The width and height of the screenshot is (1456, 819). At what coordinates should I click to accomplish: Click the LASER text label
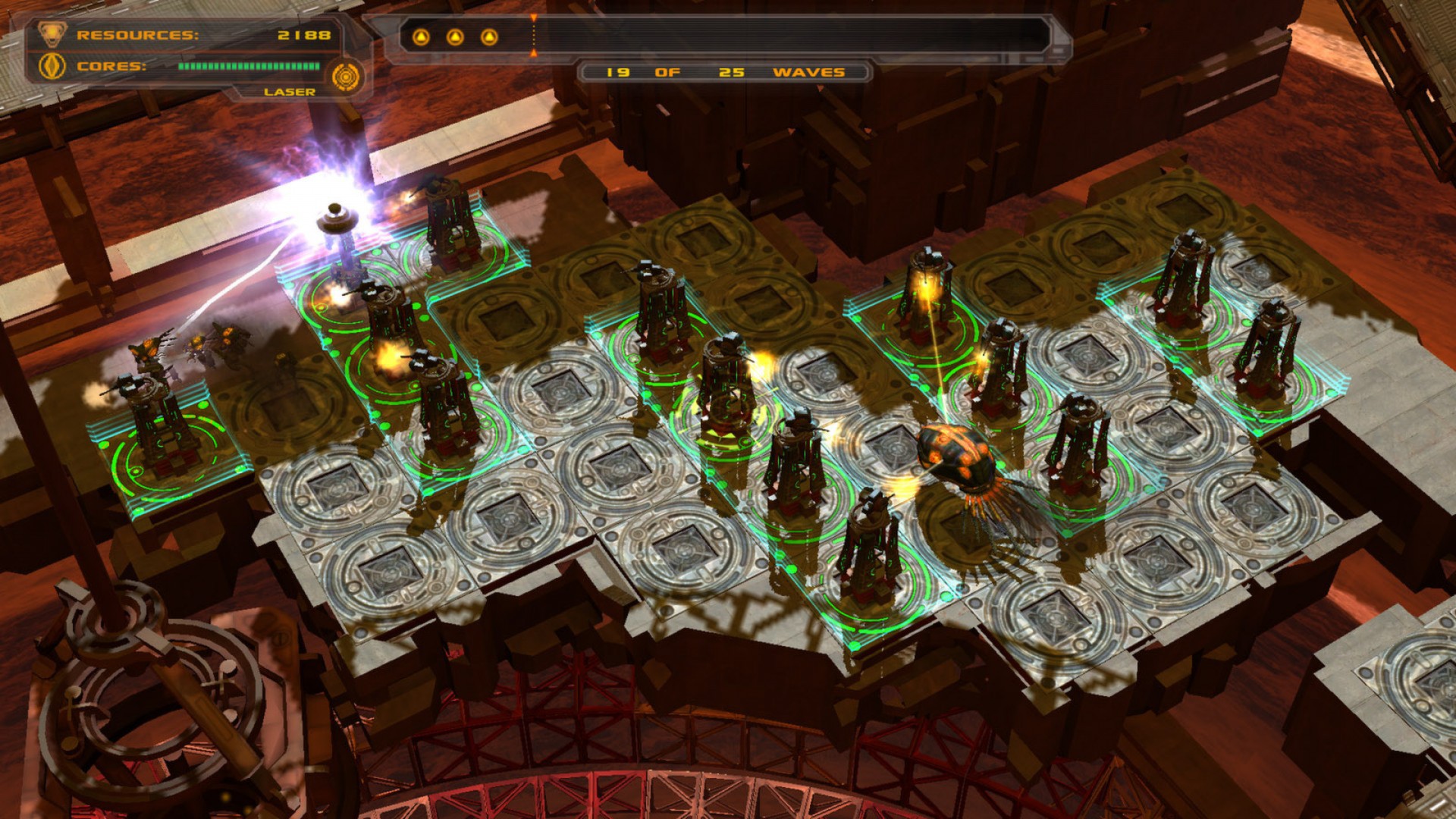290,93
